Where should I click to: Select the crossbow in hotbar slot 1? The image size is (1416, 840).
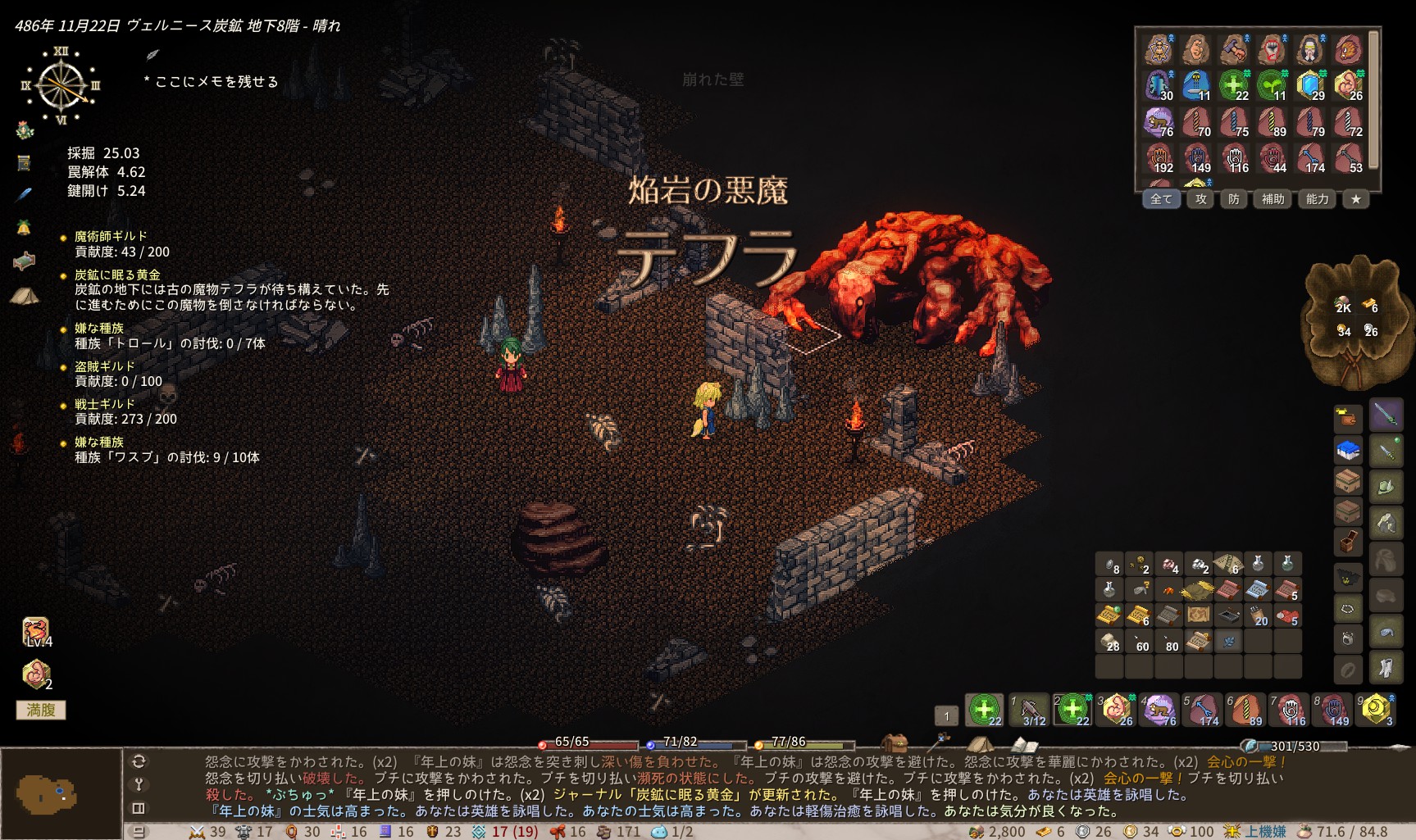[x=1029, y=710]
